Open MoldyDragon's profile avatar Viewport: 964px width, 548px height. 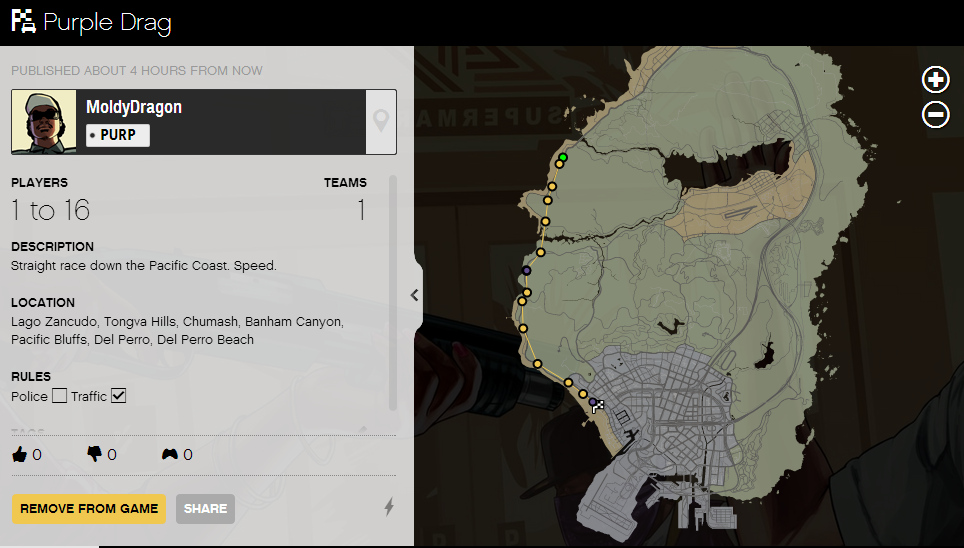pyautogui.click(x=44, y=122)
